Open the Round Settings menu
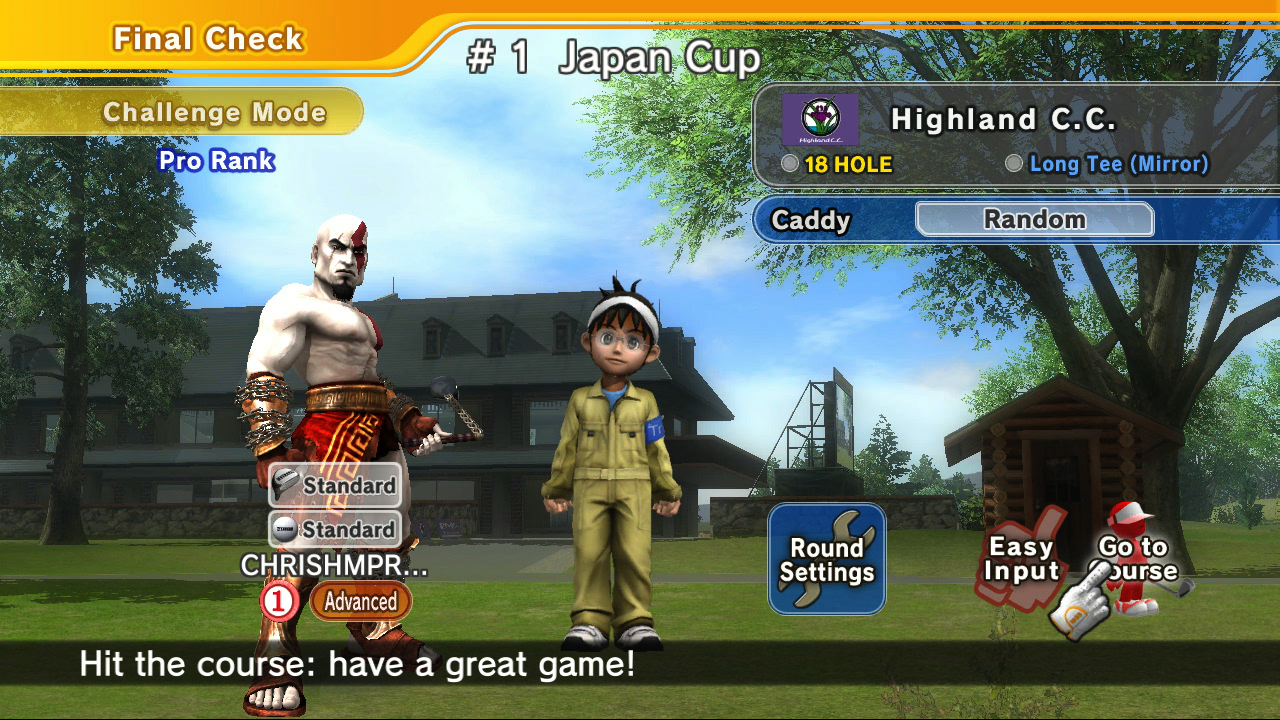The height and width of the screenshot is (720, 1280). pyautogui.click(x=827, y=559)
